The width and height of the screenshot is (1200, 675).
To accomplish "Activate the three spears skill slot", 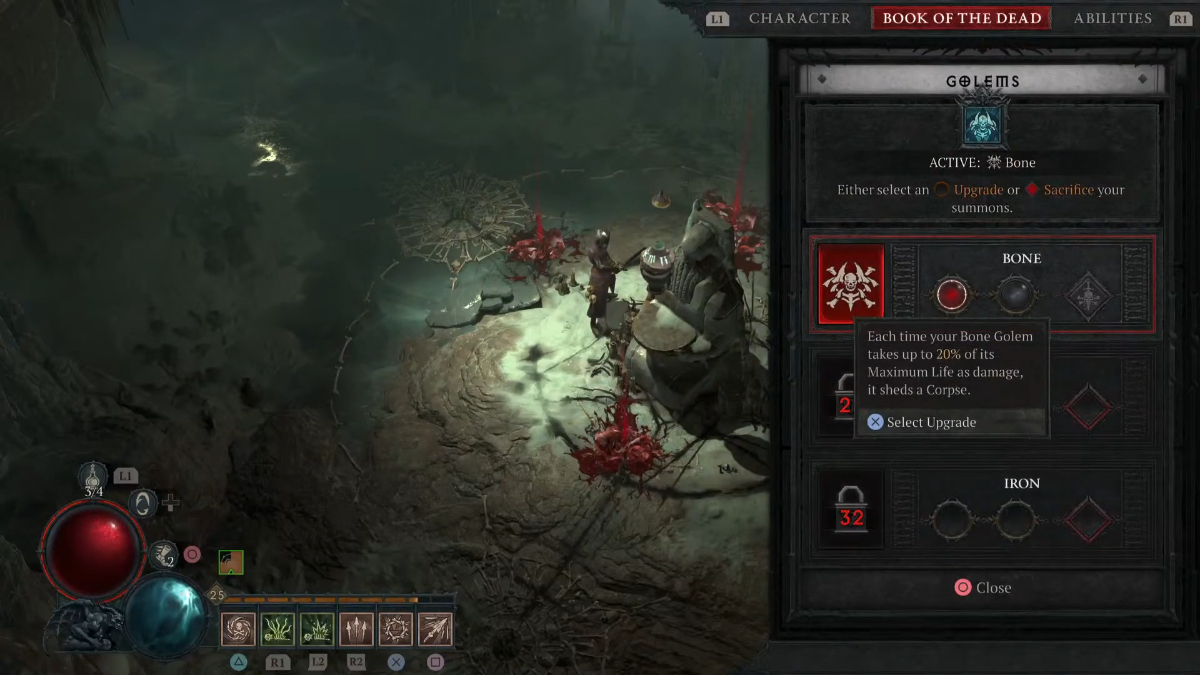I will pos(356,630).
